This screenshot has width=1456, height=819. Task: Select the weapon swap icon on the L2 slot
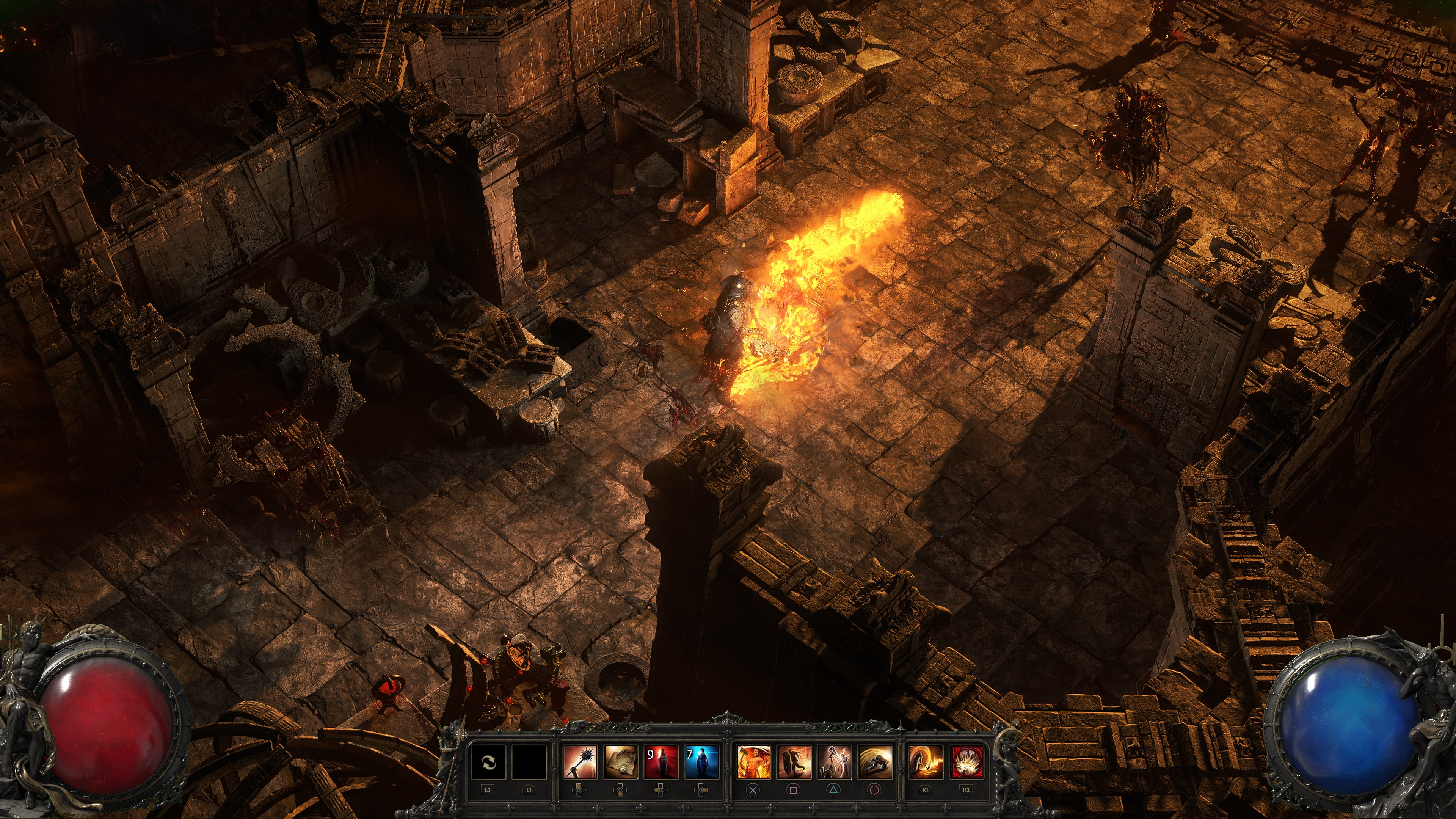coord(490,763)
